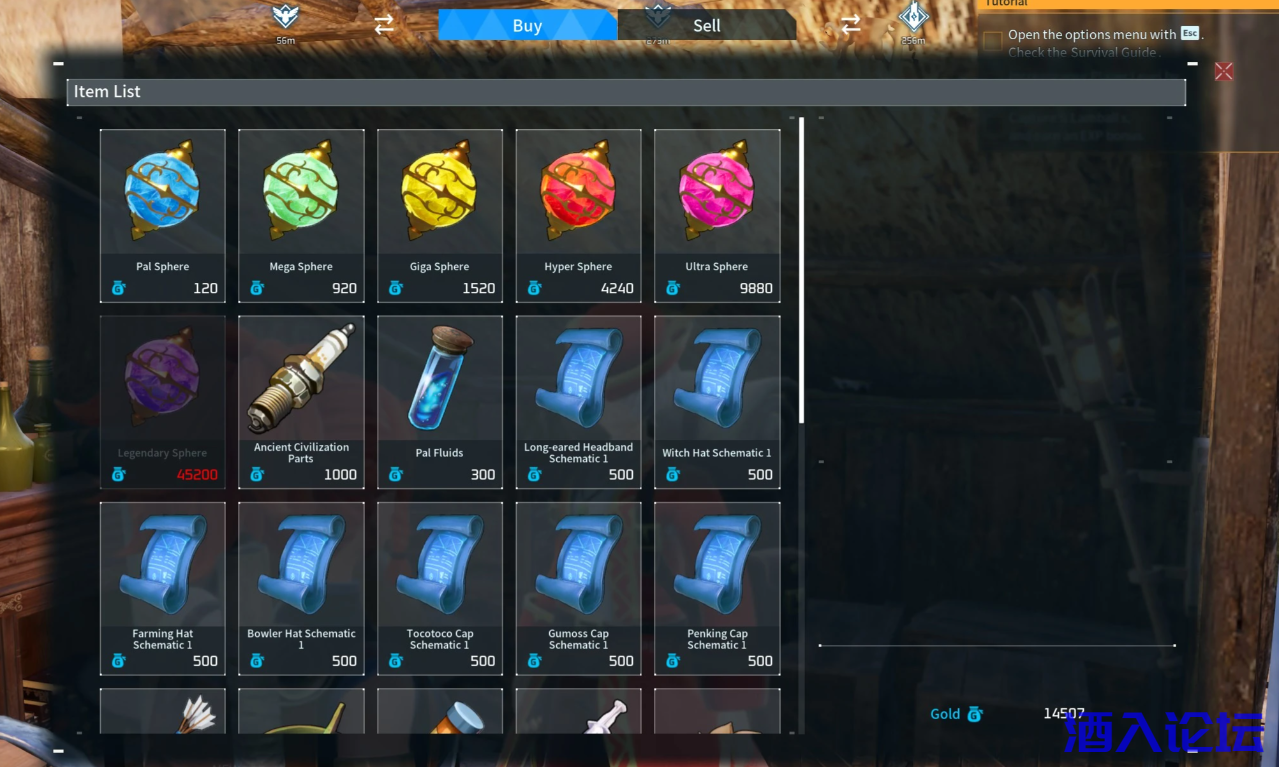1279x767 pixels.
Task: Select Ancient Civilization Parts
Action: (x=301, y=401)
